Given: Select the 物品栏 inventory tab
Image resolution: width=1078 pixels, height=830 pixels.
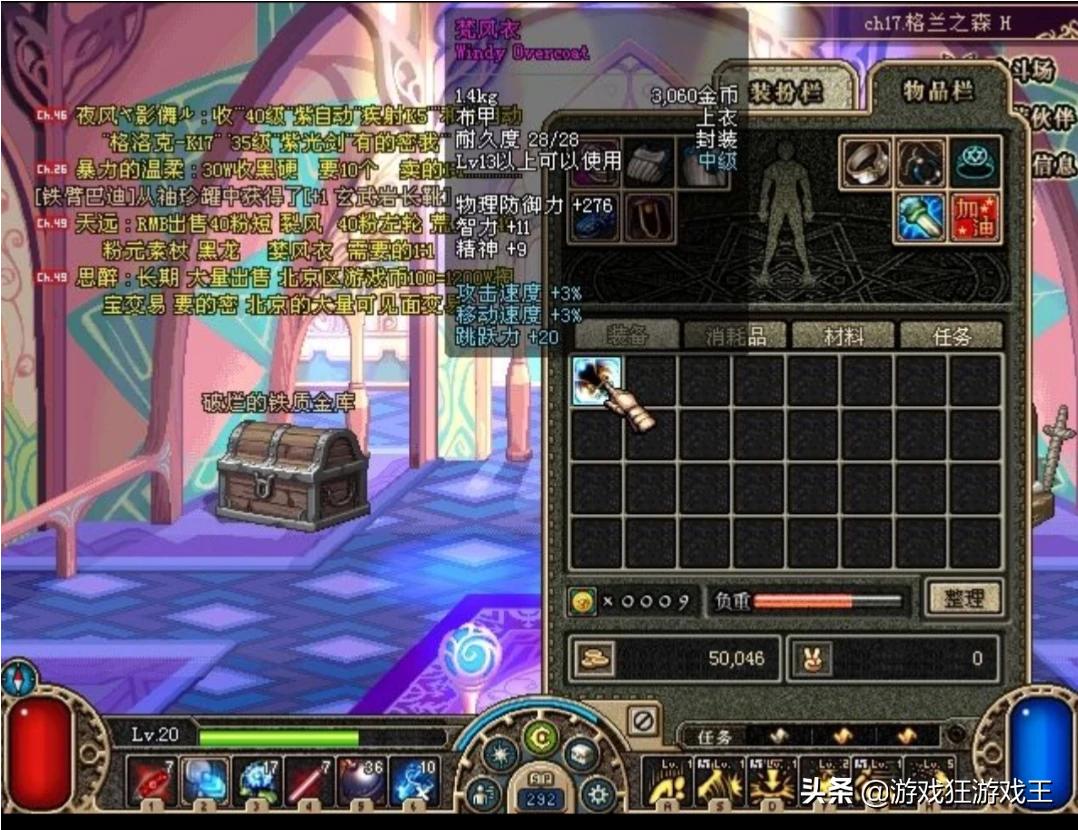Looking at the screenshot, I should tap(923, 91).
